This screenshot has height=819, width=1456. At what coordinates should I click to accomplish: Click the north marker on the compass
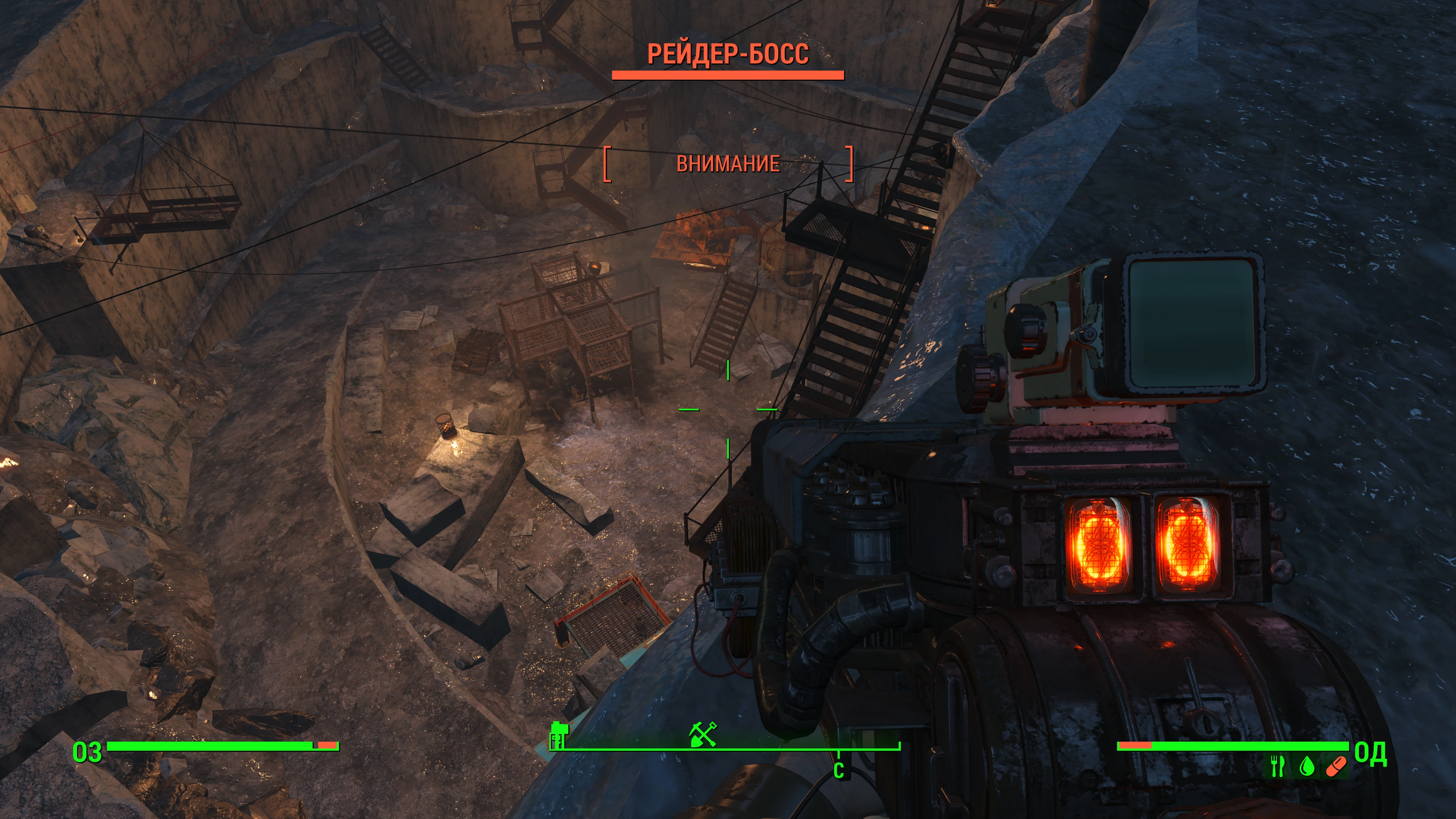[x=839, y=769]
